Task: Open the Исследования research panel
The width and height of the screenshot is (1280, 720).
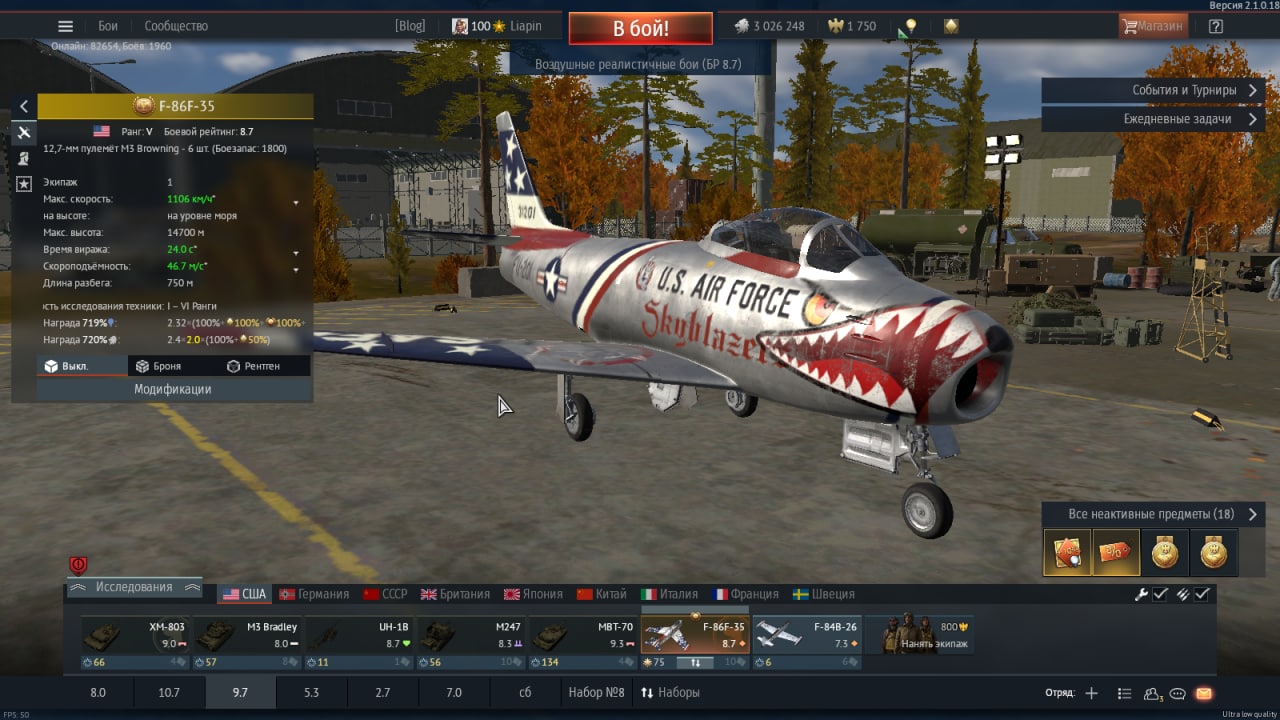Action: (134, 587)
